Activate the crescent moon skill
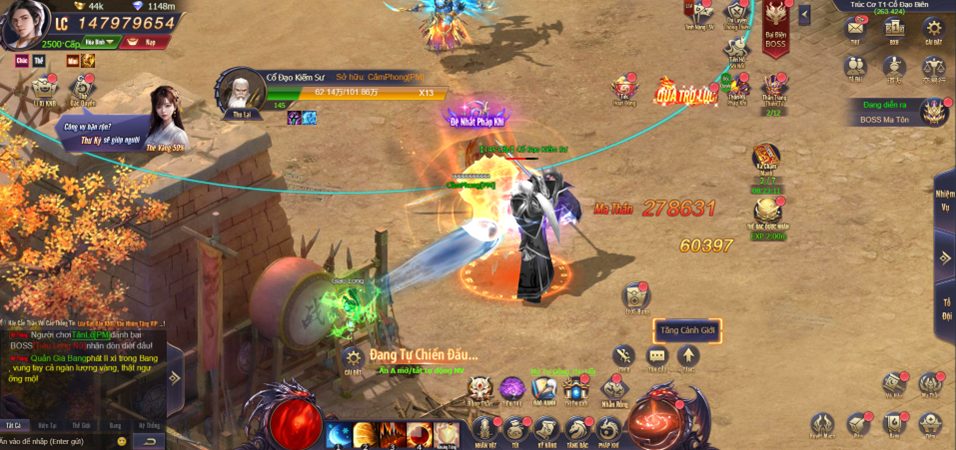Image resolution: width=956 pixels, height=450 pixels. coord(338,434)
